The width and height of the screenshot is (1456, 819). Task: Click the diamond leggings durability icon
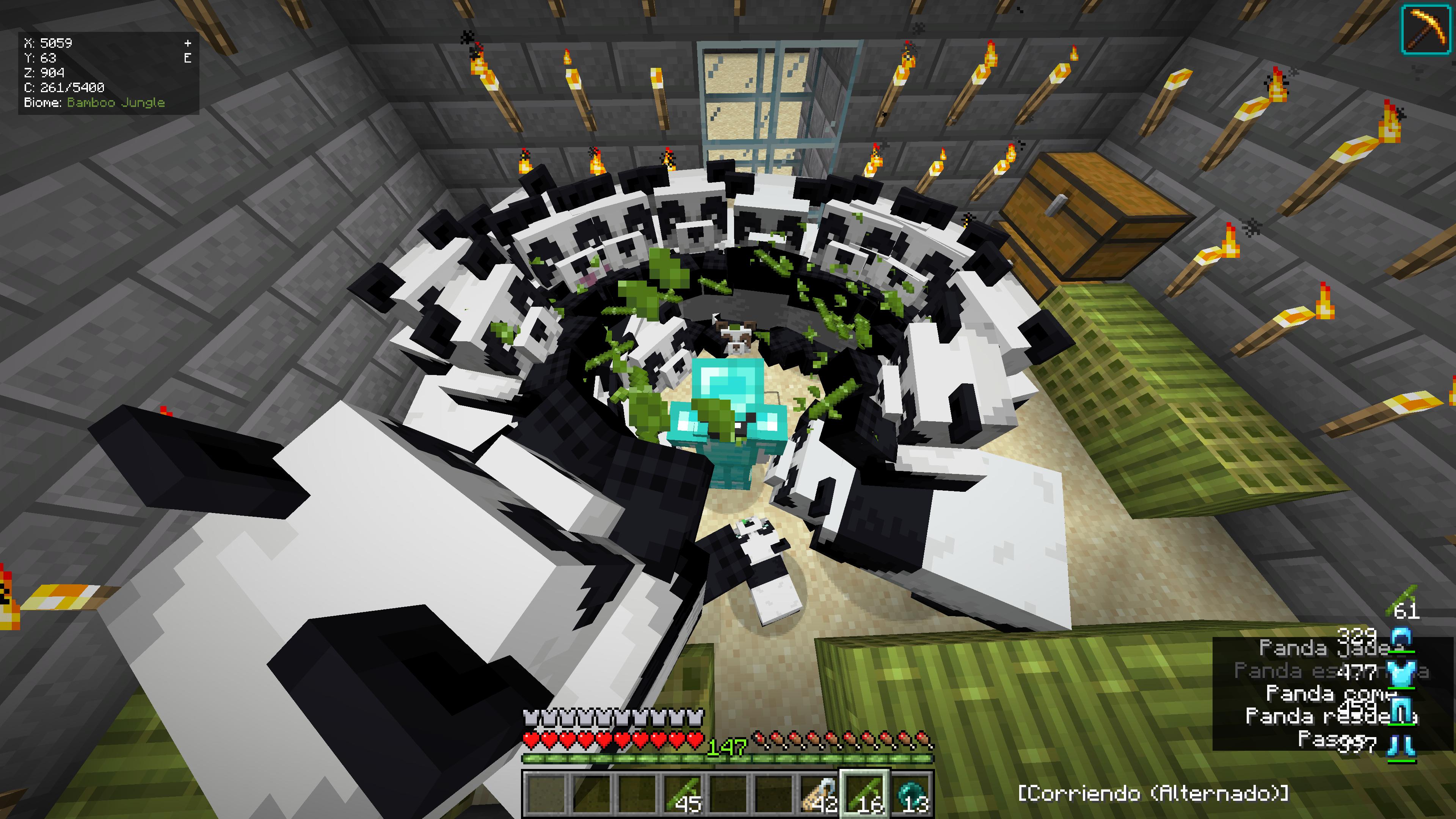tap(1402, 709)
